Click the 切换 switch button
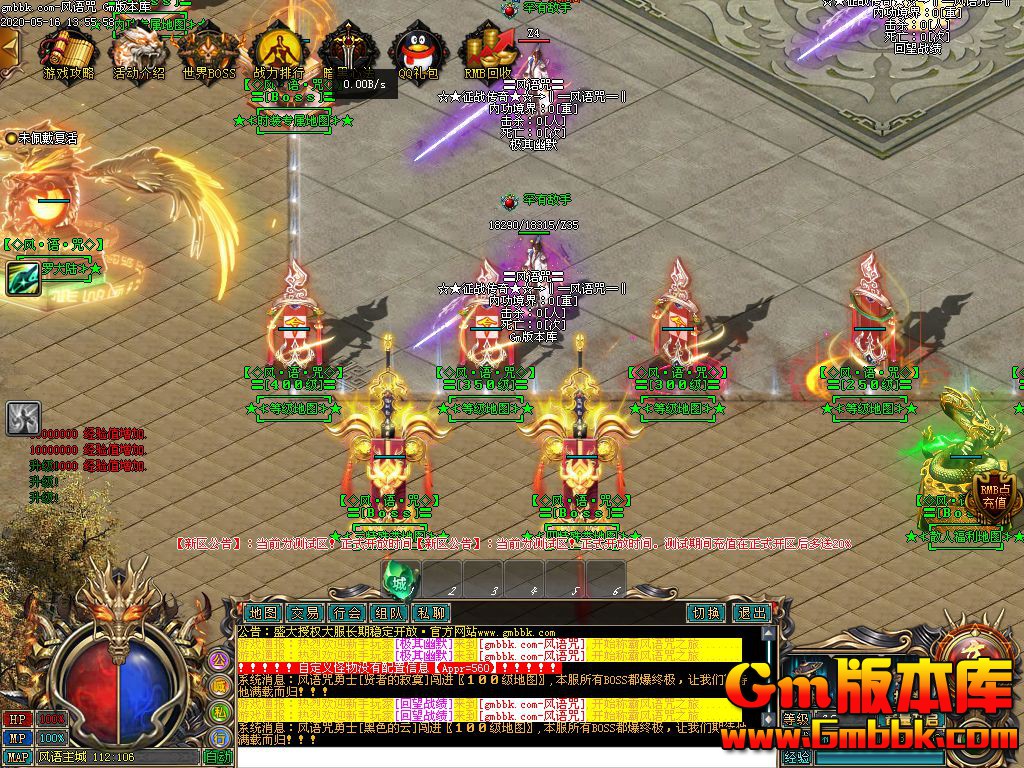This screenshot has width=1024, height=768. [706, 612]
